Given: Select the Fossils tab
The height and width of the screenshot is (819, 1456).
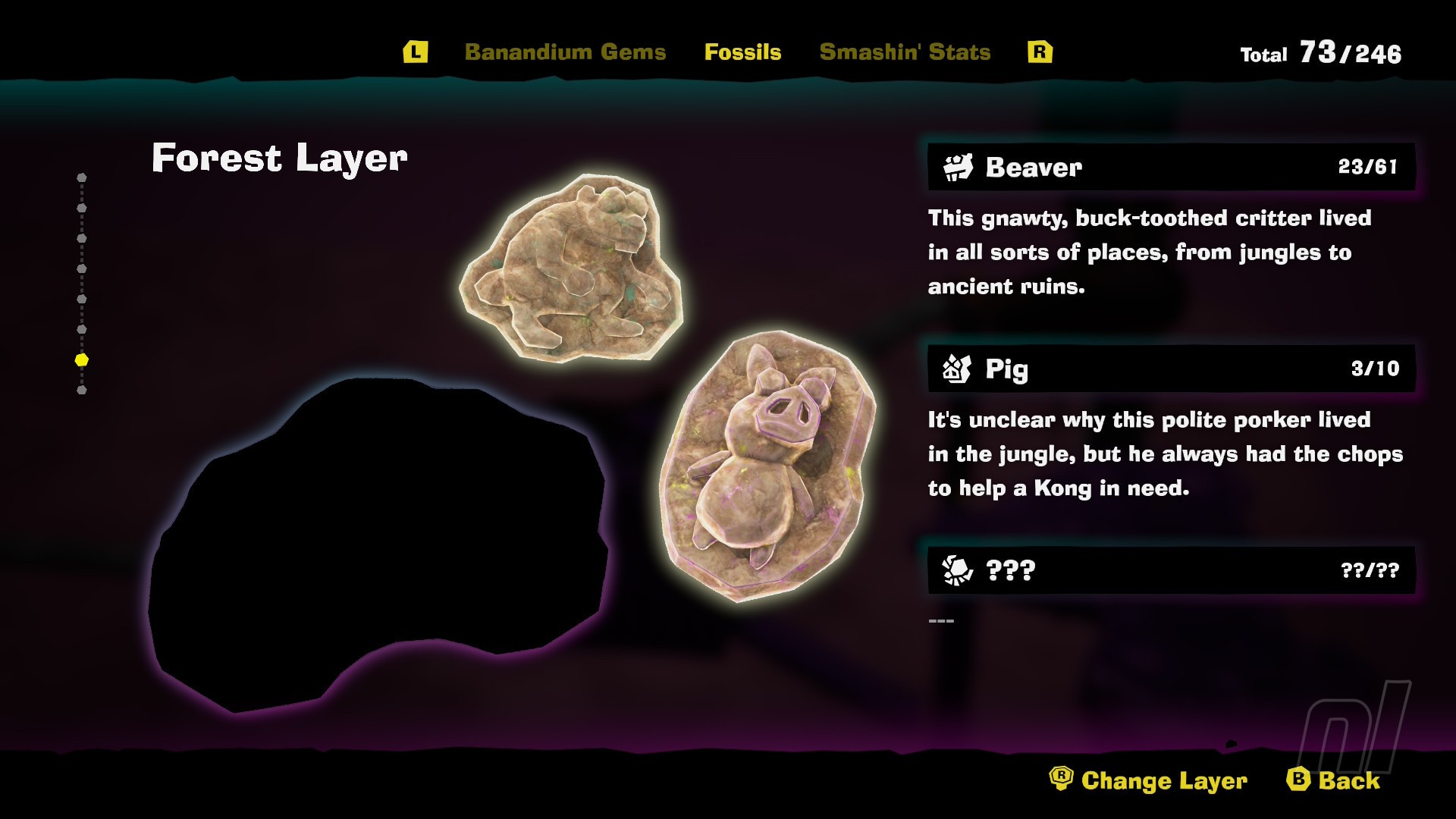Looking at the screenshot, I should coord(742,52).
